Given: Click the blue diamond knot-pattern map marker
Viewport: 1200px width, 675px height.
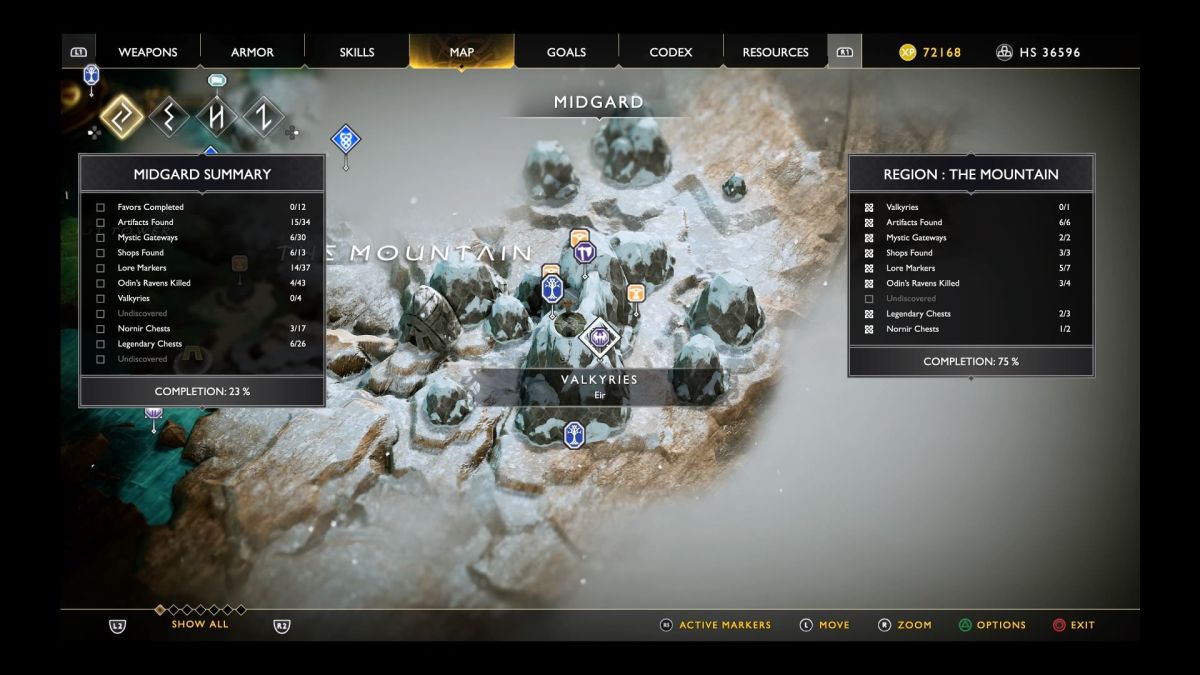Looking at the screenshot, I should (x=345, y=139).
